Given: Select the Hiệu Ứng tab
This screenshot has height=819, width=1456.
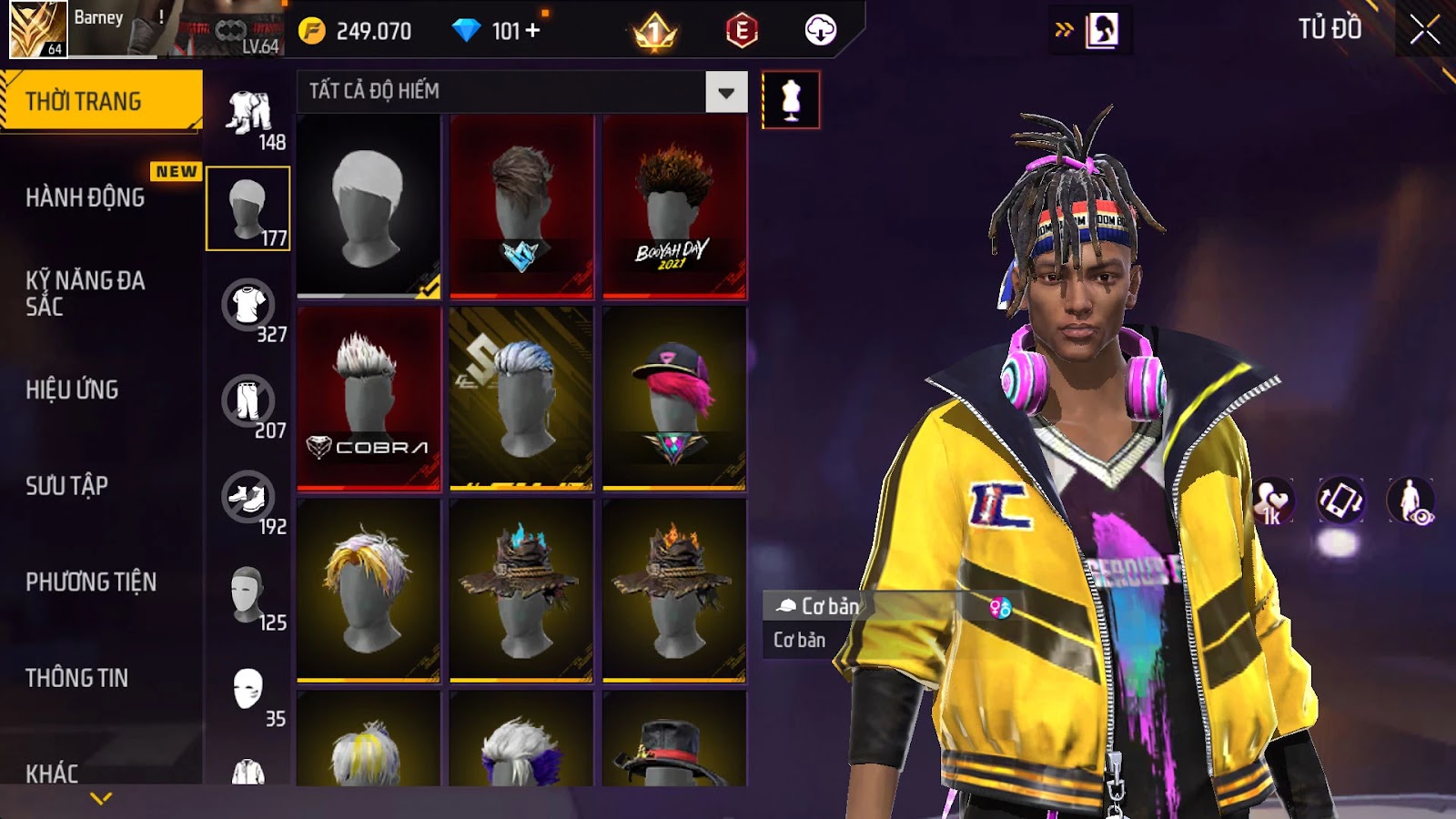Looking at the screenshot, I should coord(72,389).
